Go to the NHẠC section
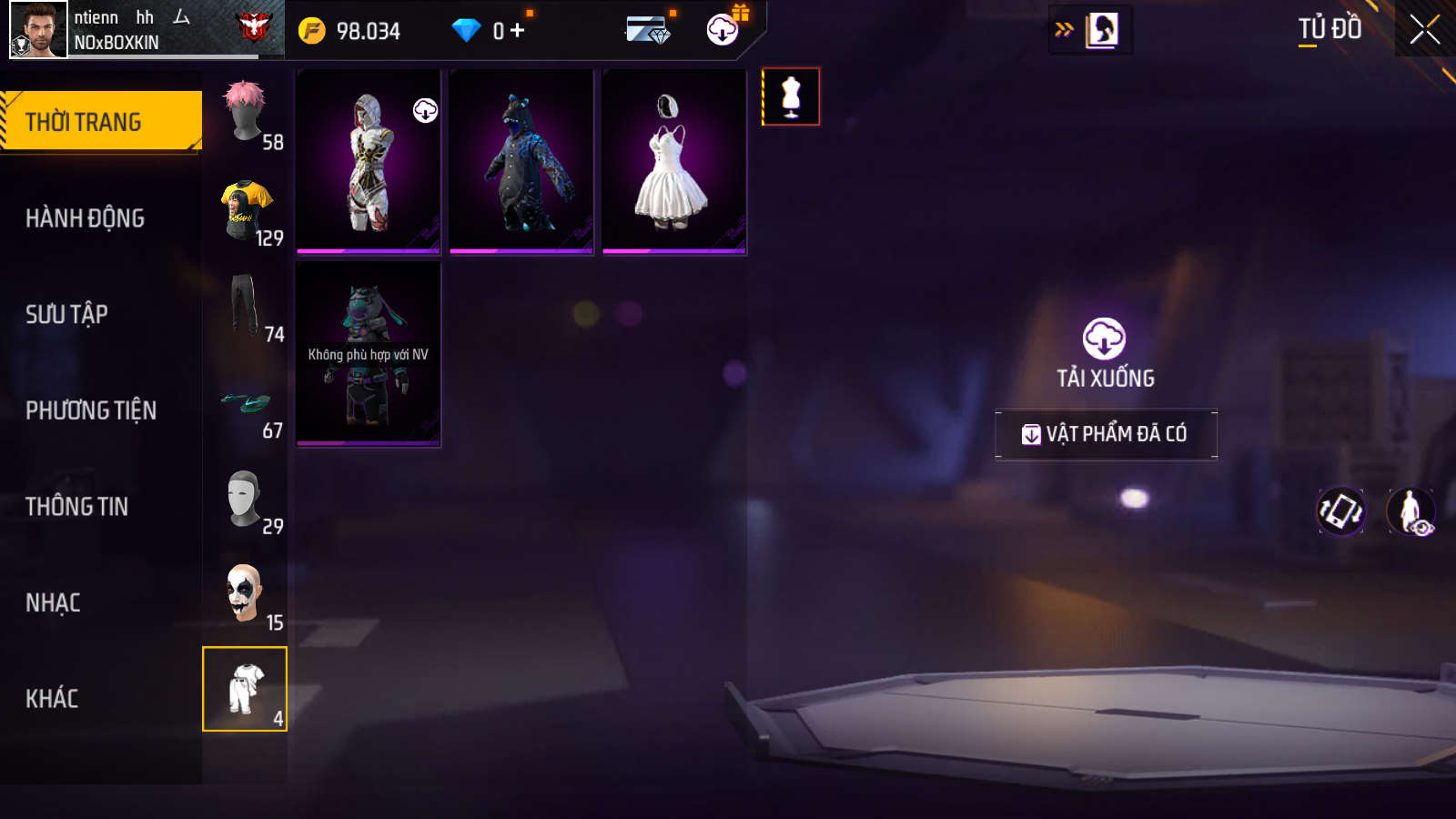This screenshot has height=819, width=1456. (x=54, y=602)
